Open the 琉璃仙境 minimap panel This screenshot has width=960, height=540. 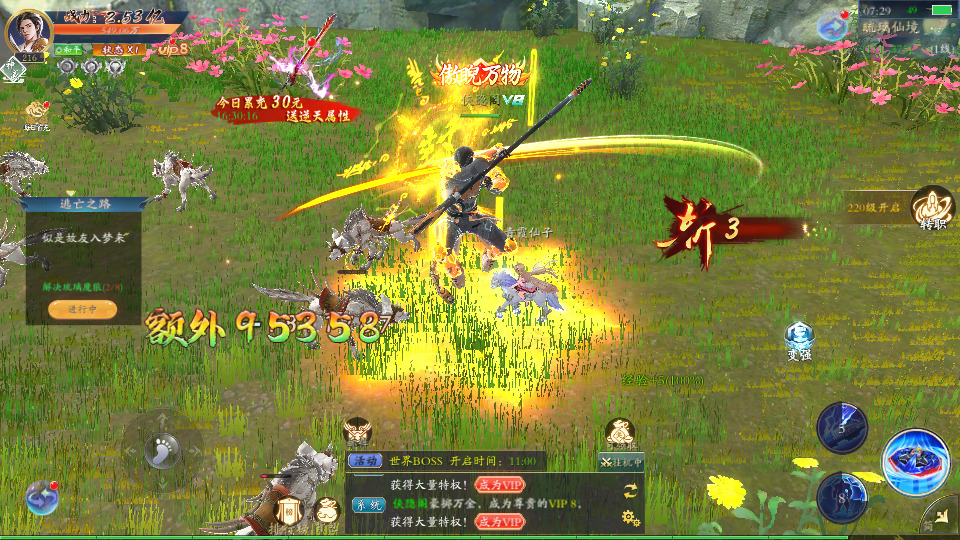tap(891, 28)
